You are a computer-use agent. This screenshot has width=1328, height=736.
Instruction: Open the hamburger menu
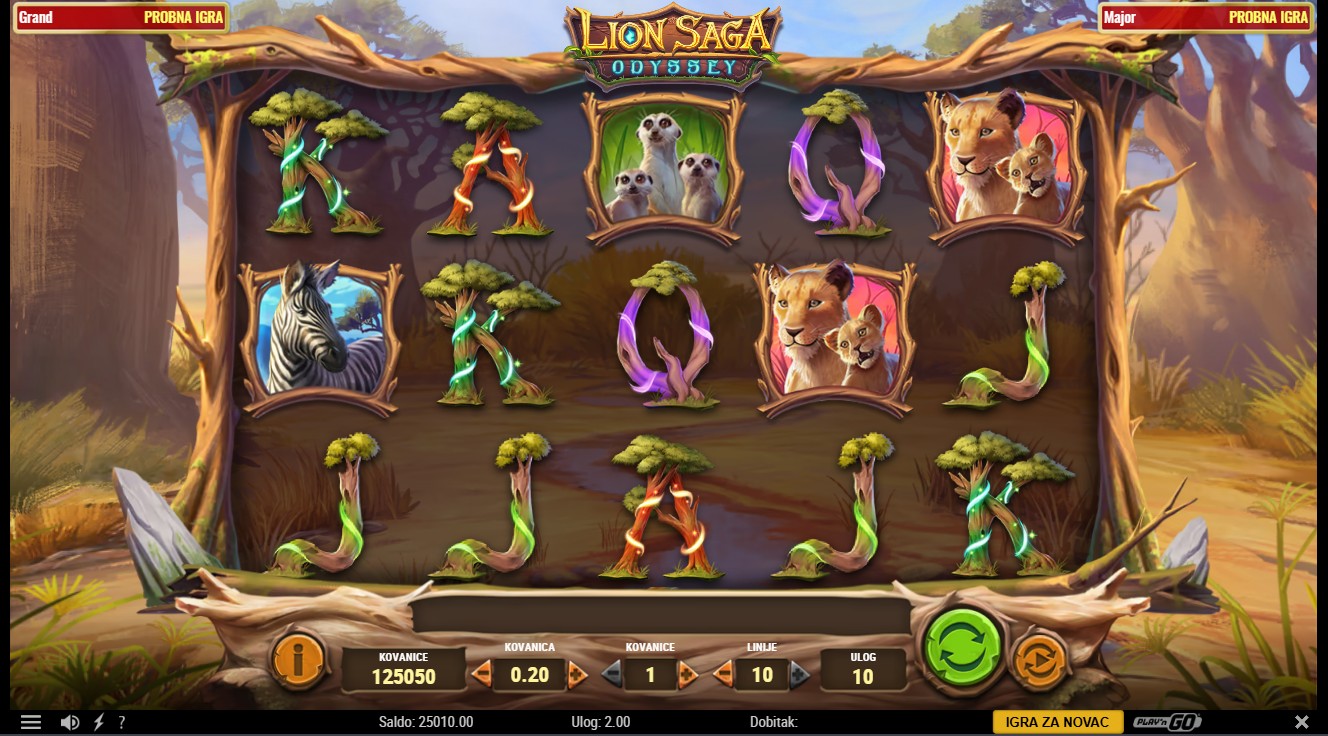31,722
